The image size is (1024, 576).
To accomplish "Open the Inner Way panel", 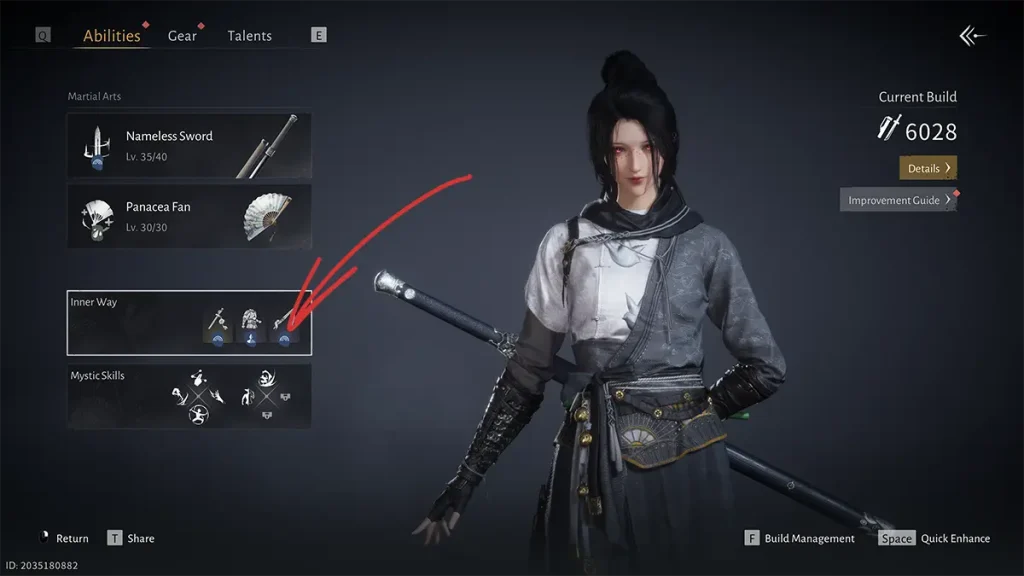I will pos(189,322).
